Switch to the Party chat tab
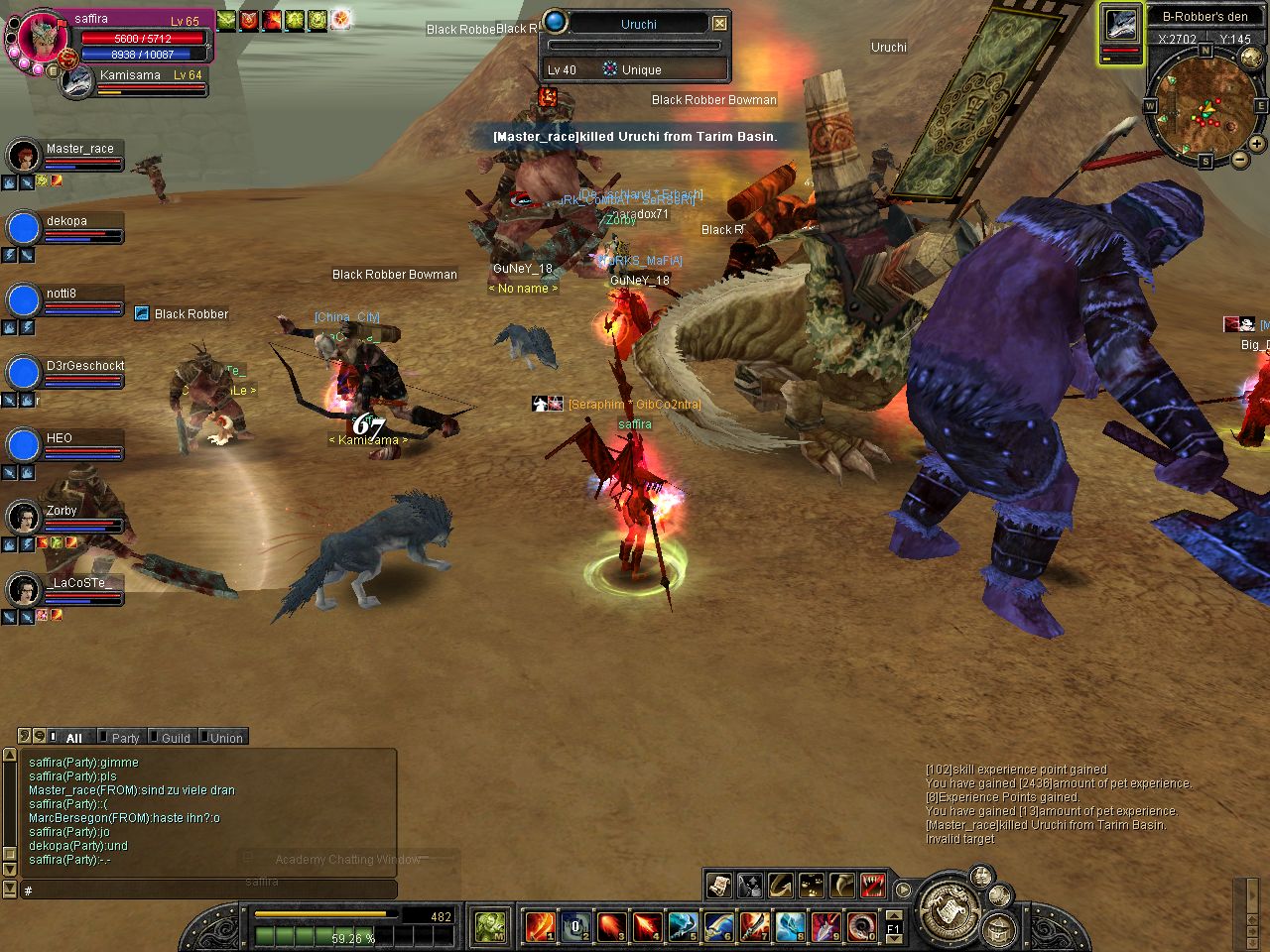Screen dimensions: 1270x952 click(x=124, y=738)
